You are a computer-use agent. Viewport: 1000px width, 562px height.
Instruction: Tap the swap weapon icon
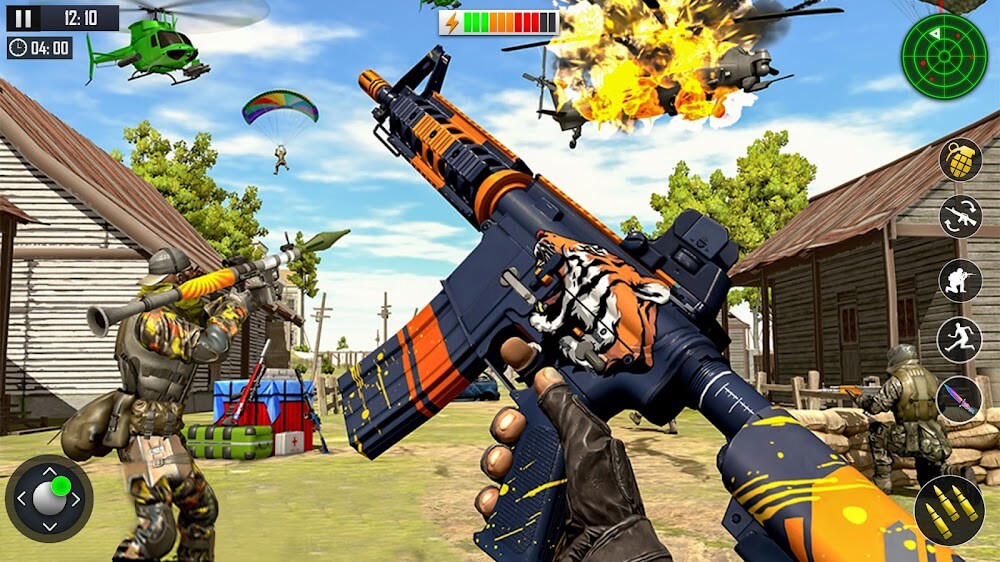coord(960,217)
